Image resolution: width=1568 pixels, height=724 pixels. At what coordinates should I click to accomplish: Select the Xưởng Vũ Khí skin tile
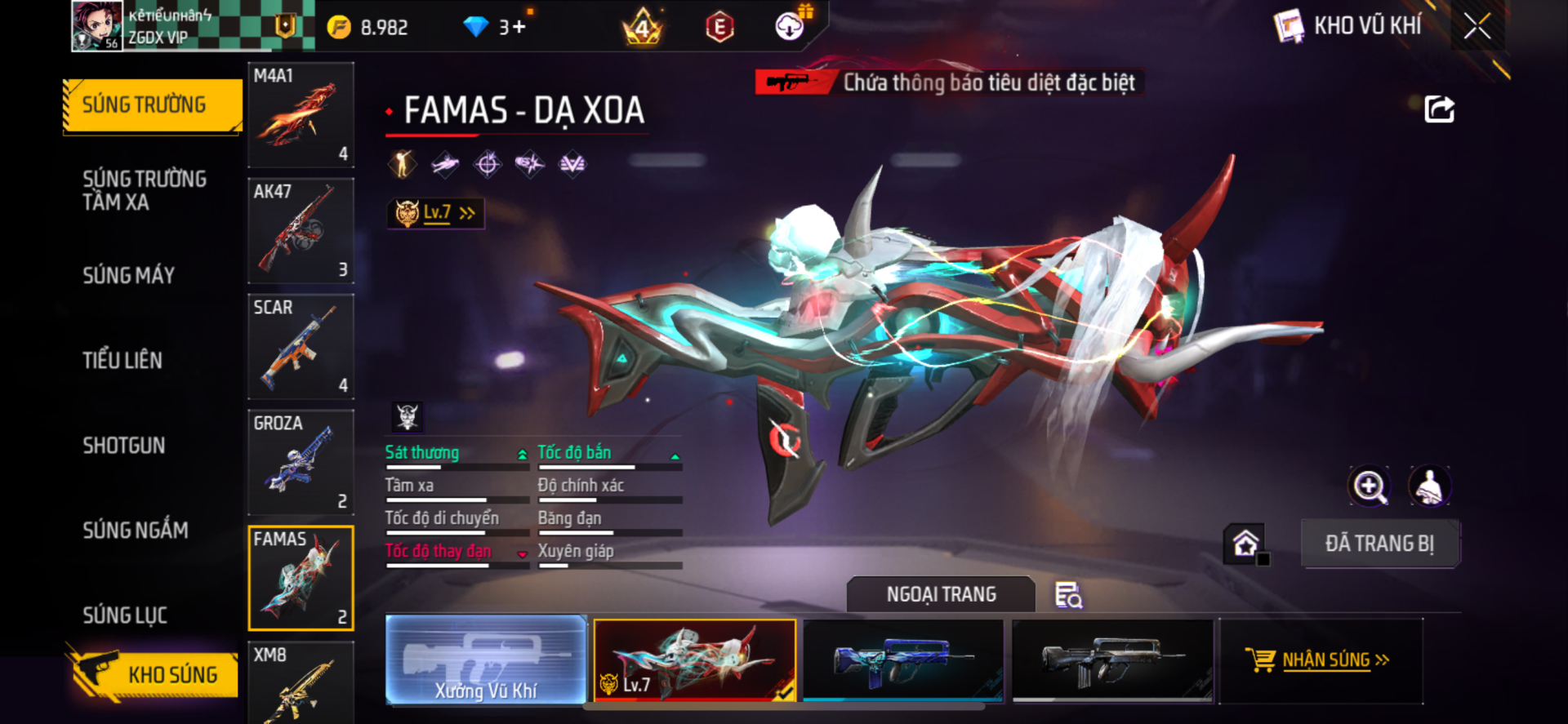click(x=486, y=660)
